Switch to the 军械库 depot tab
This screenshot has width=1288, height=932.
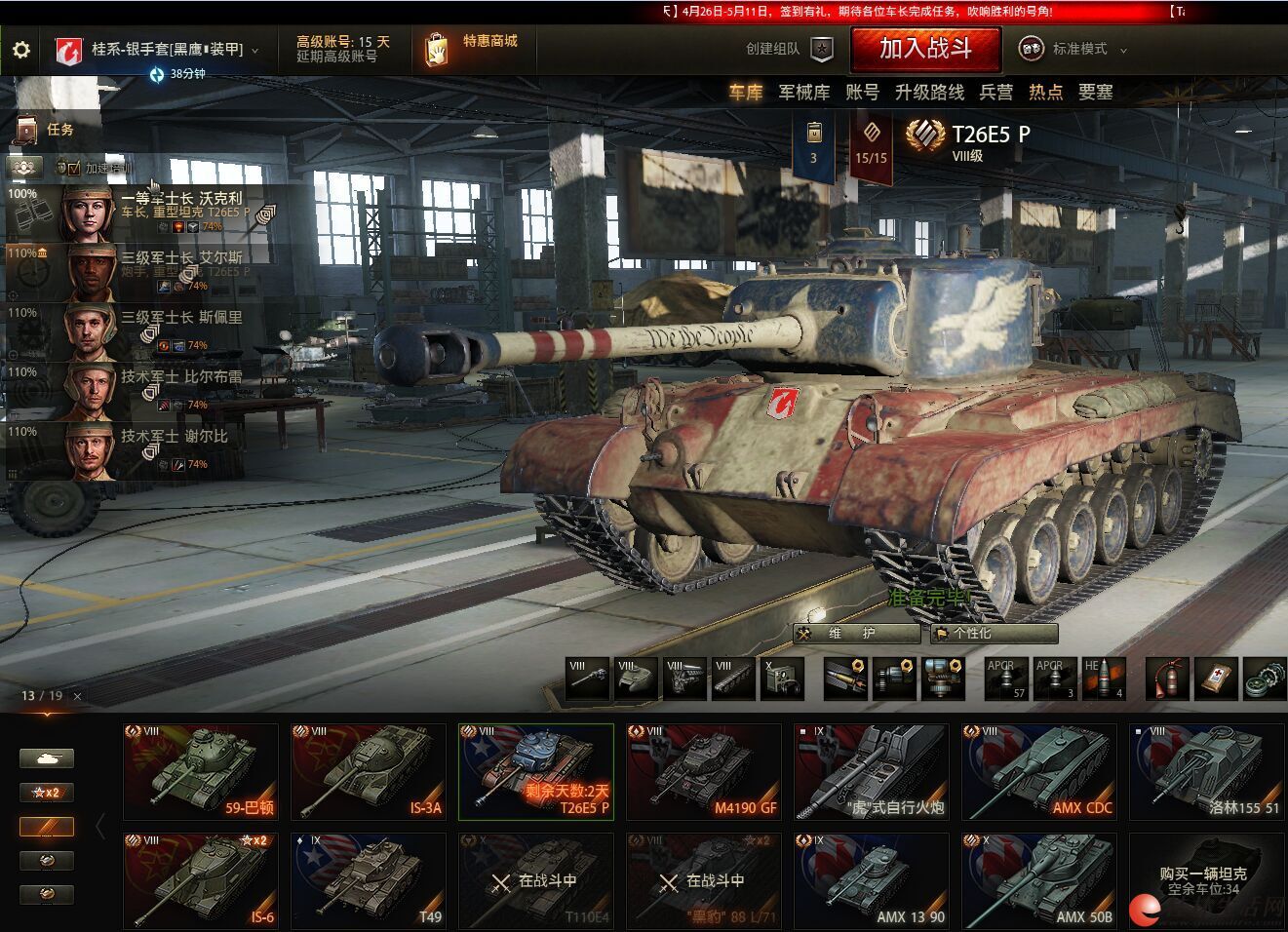pos(803,93)
